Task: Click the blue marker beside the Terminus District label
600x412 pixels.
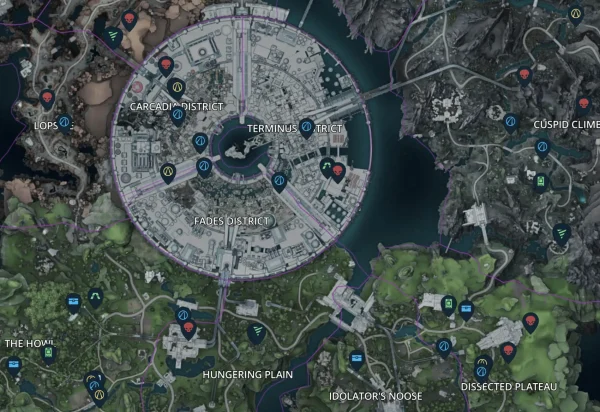Action: [x=279, y=127]
